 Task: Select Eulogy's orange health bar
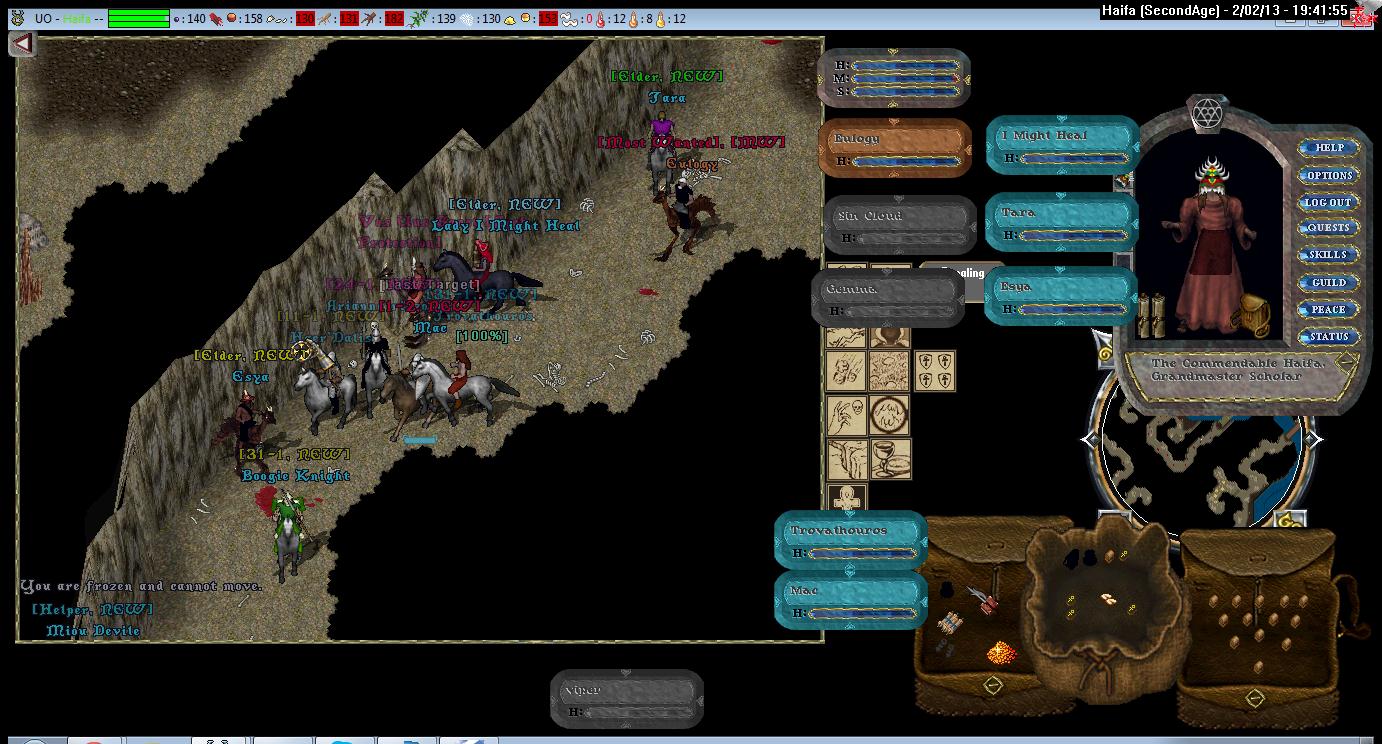895,149
